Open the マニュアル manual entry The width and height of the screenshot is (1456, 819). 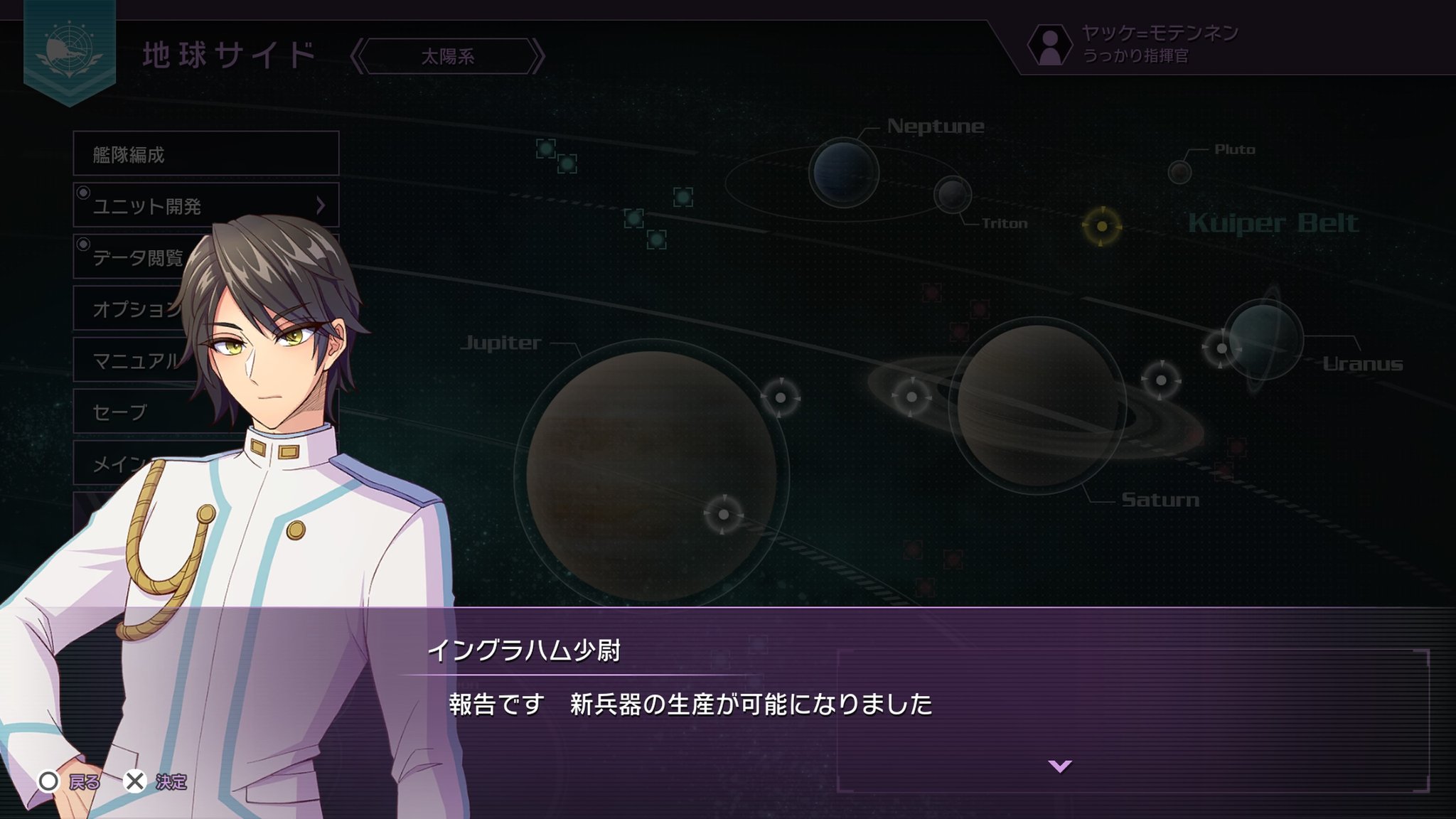coord(132,360)
